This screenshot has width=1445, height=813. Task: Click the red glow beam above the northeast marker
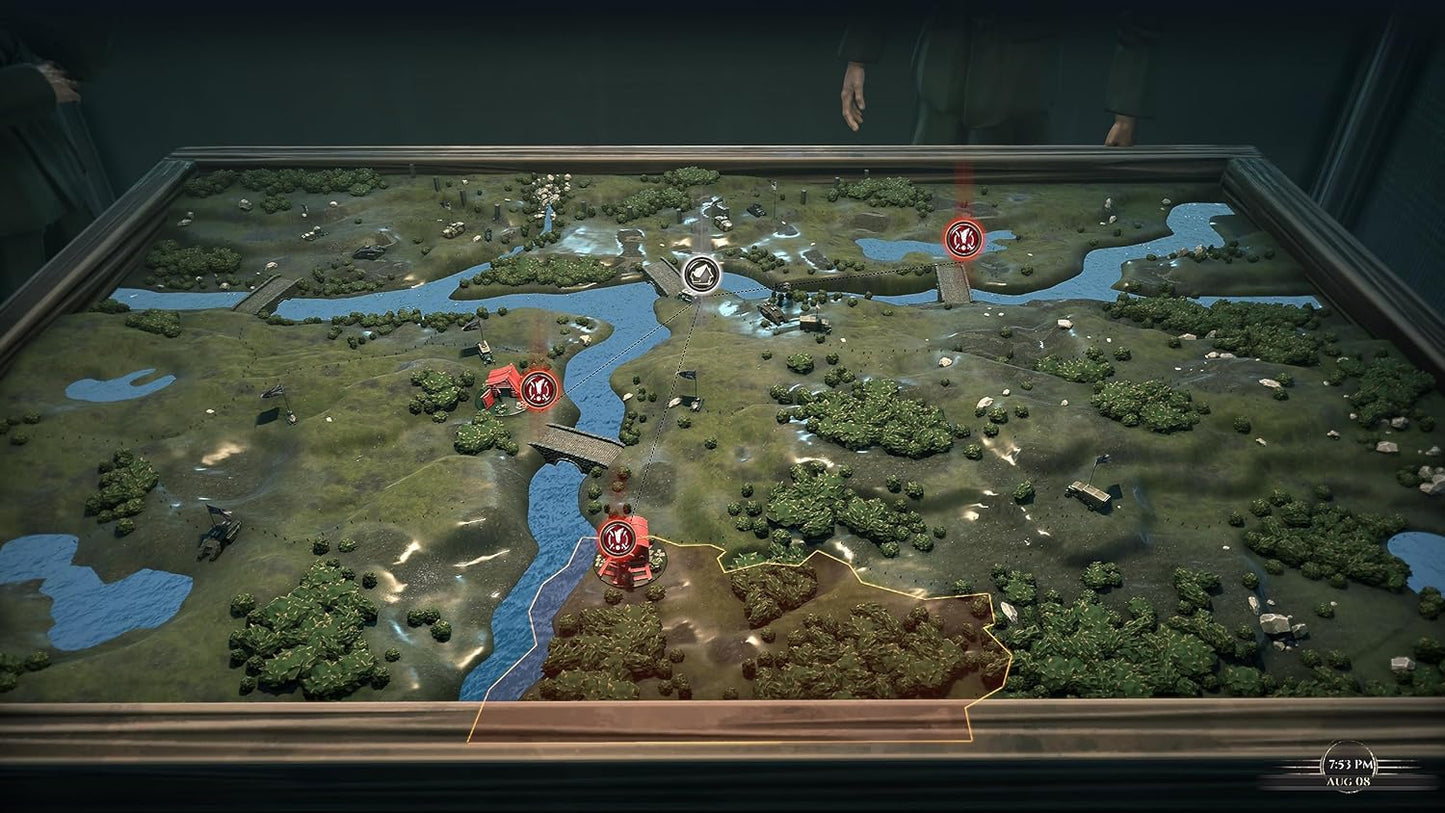coord(963,185)
